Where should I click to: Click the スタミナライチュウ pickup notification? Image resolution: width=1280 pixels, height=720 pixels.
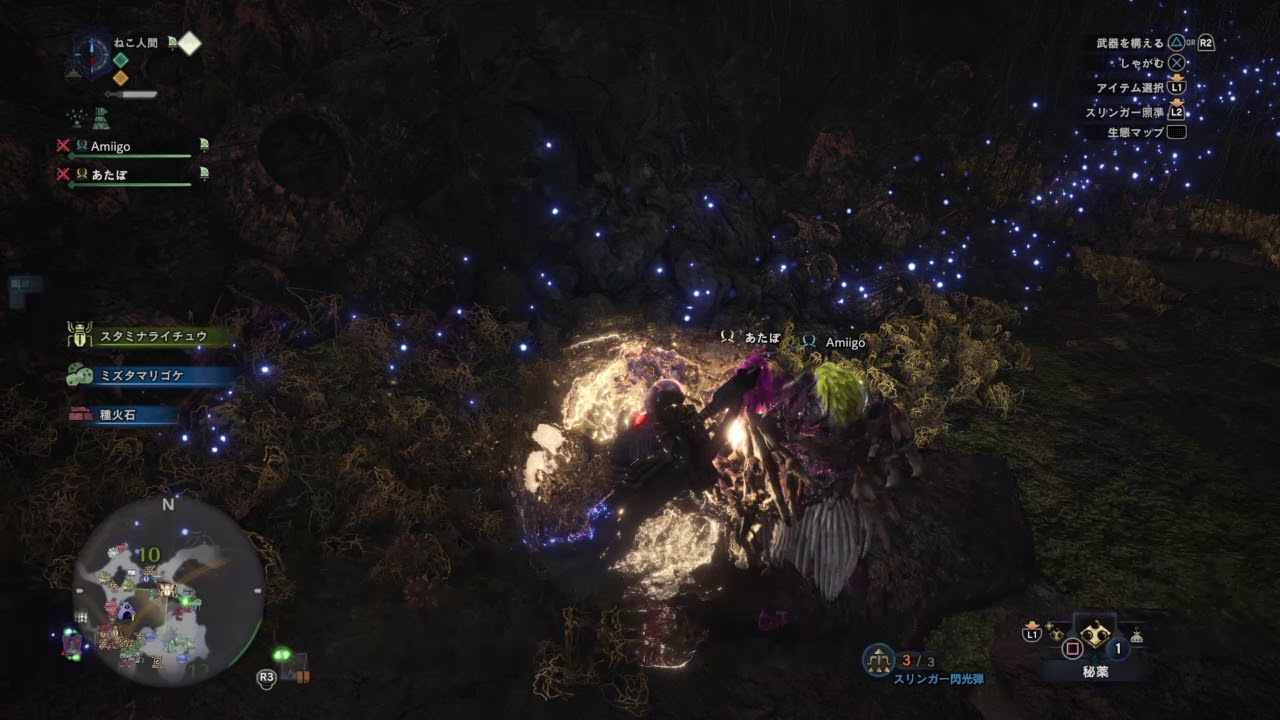pos(152,337)
